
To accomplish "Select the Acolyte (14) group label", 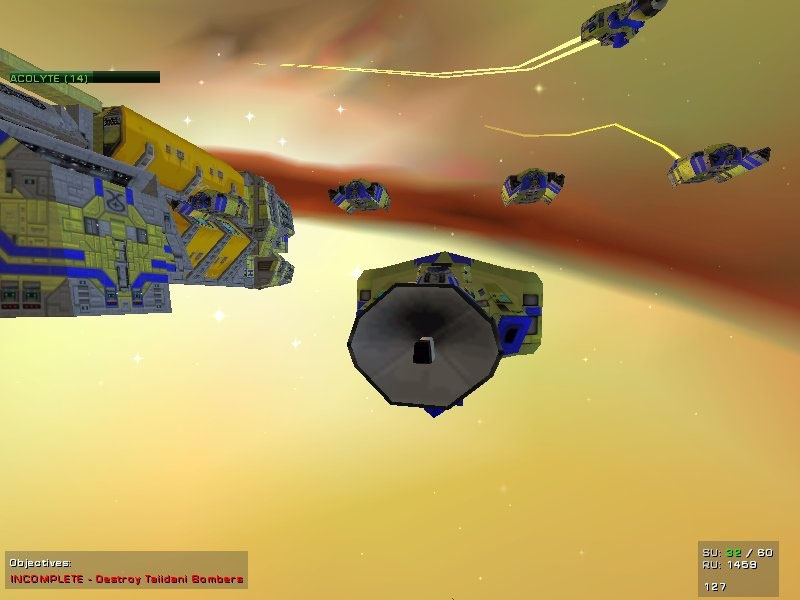I will coord(48,77).
